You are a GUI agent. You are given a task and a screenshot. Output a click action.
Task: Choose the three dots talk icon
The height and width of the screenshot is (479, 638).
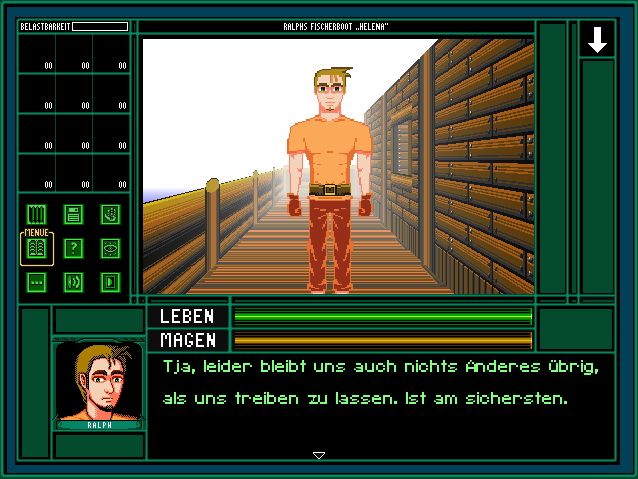37,282
